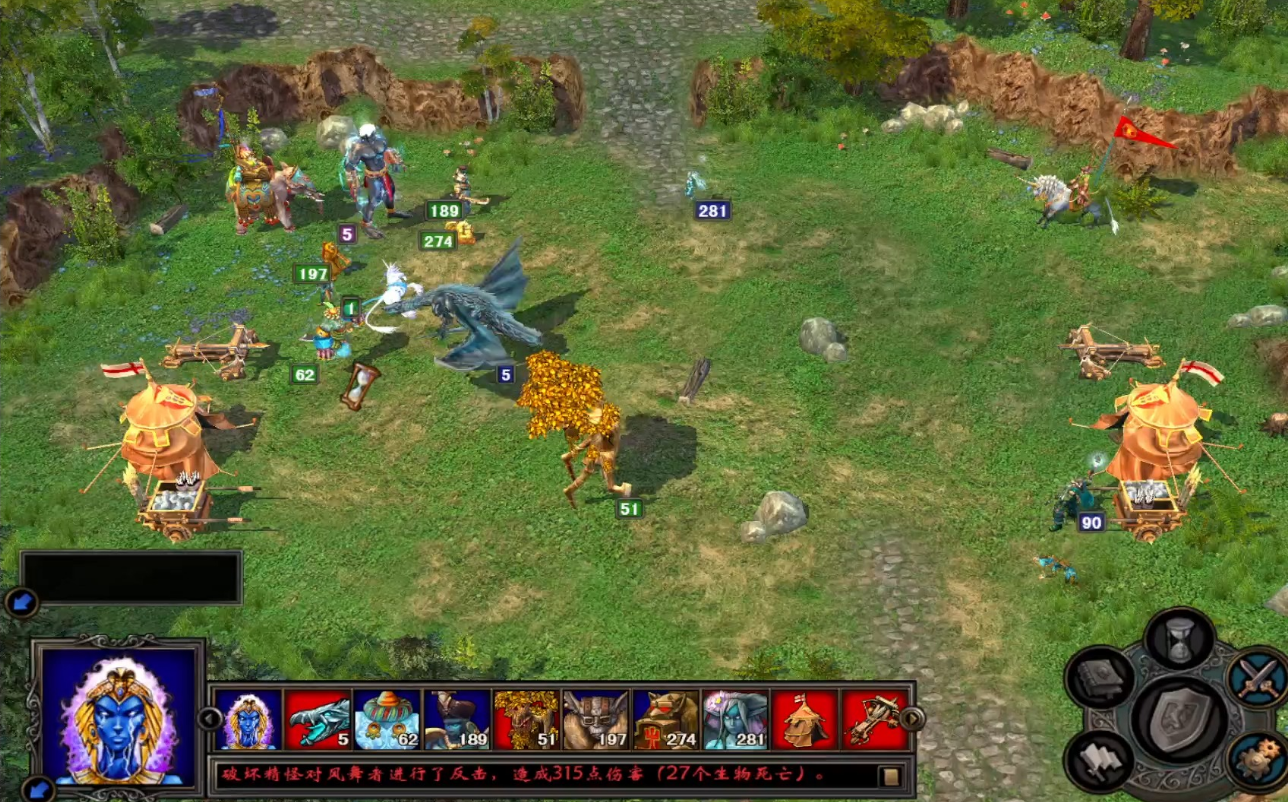Collapse the black info panel with its blue arrow
This screenshot has height=802, width=1288.
20,602
